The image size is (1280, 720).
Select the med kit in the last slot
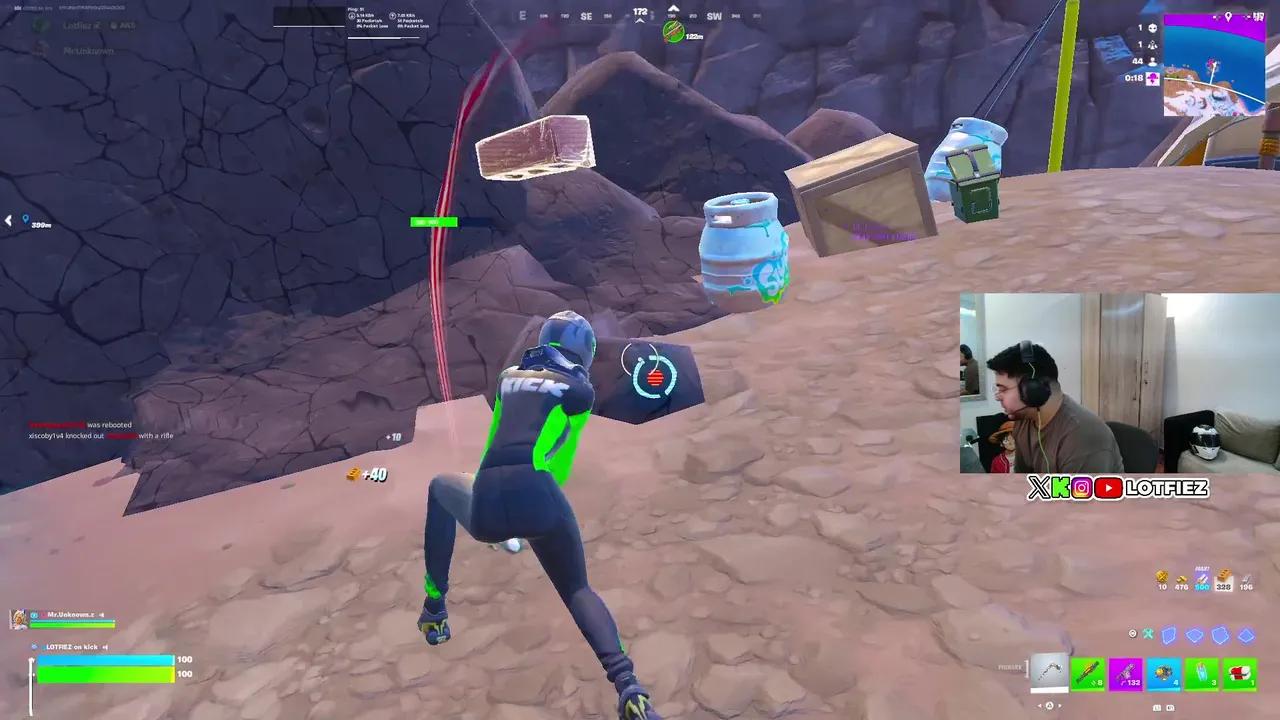pos(1240,674)
